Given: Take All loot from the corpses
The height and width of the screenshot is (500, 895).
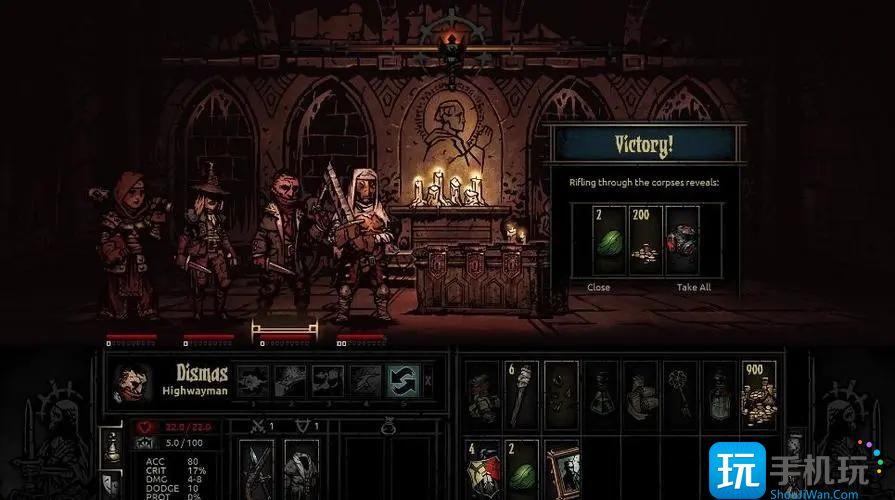Looking at the screenshot, I should click(x=693, y=287).
